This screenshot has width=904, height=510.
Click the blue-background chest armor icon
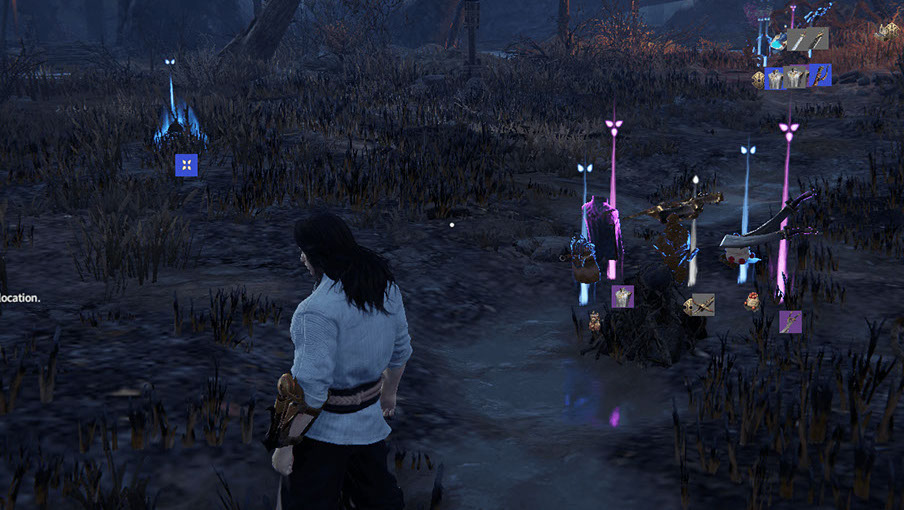click(774, 78)
